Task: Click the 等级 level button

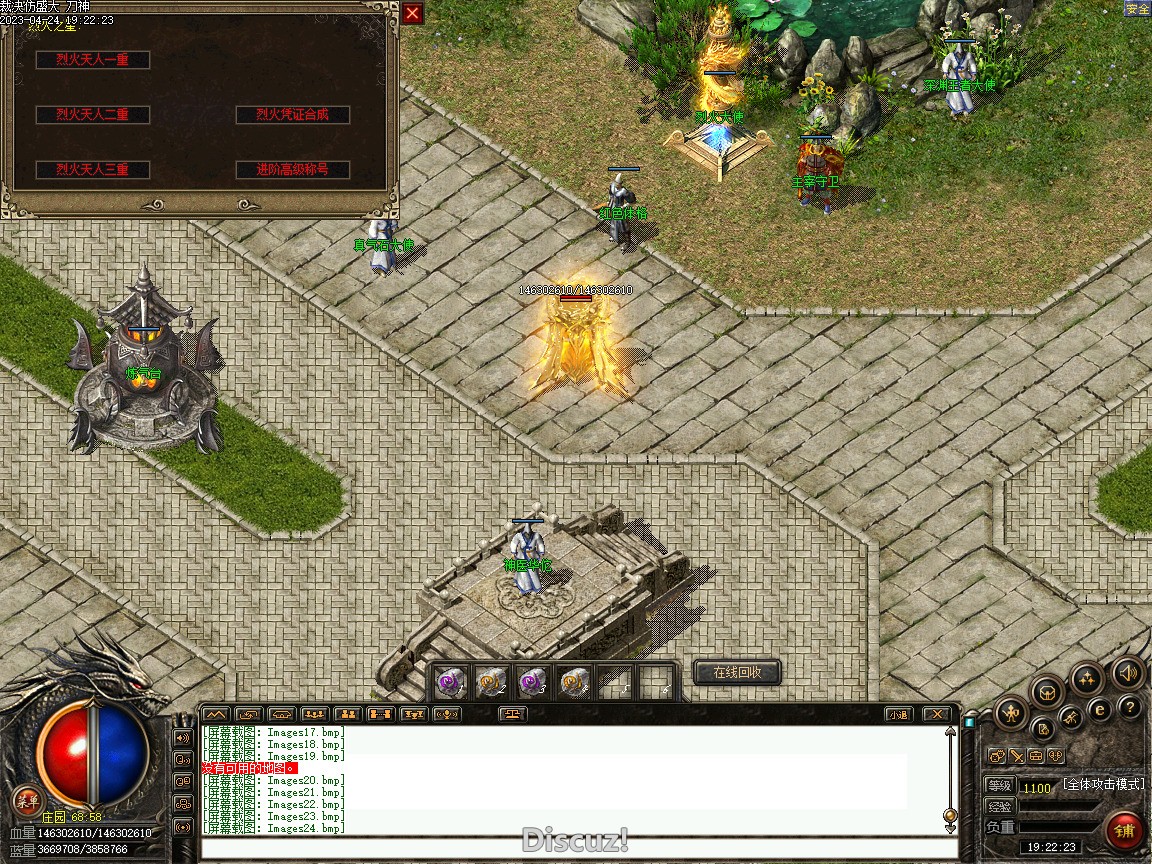Action: pos(999,786)
